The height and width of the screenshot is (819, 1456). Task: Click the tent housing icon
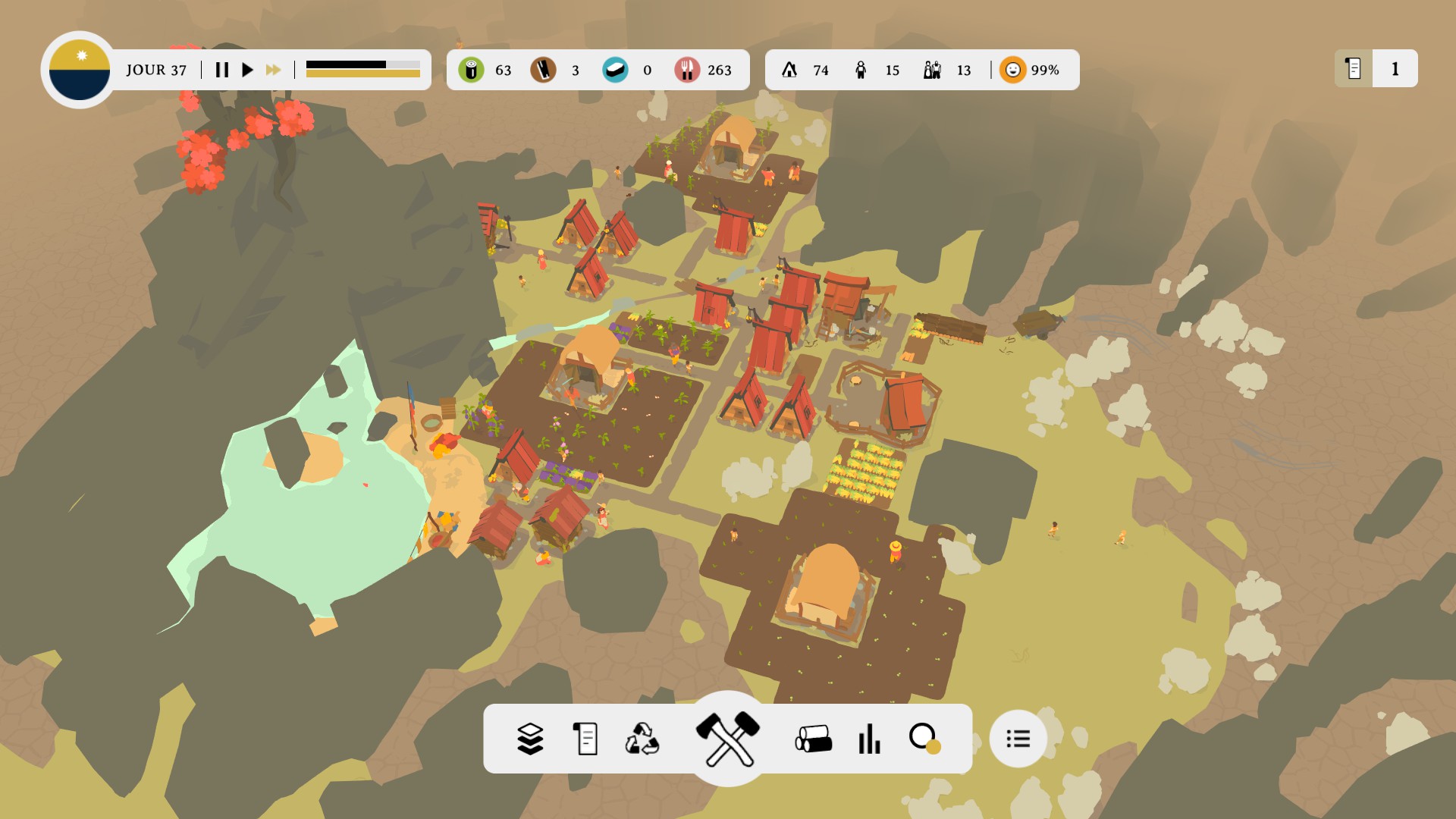789,70
